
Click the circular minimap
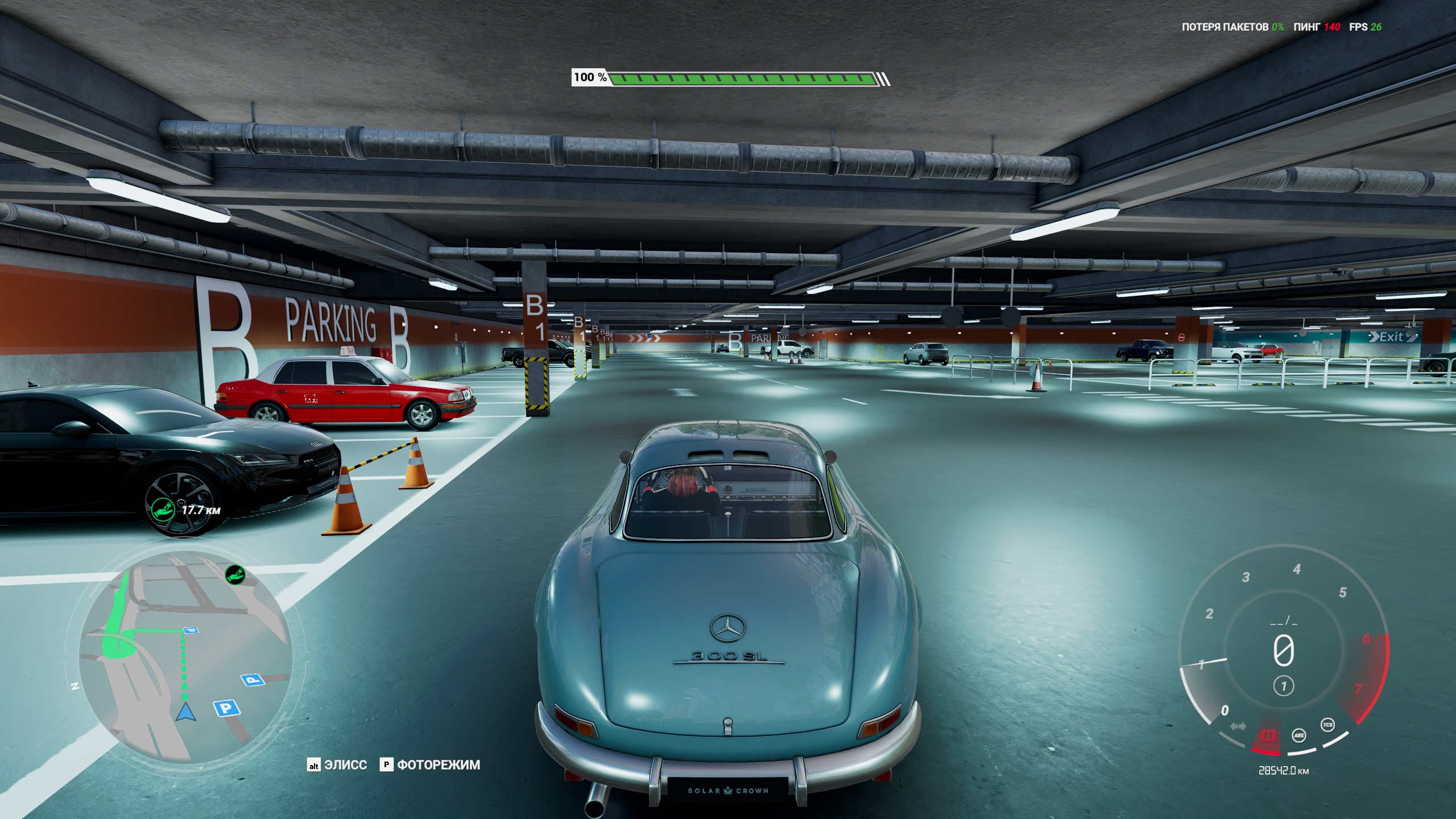click(185, 660)
